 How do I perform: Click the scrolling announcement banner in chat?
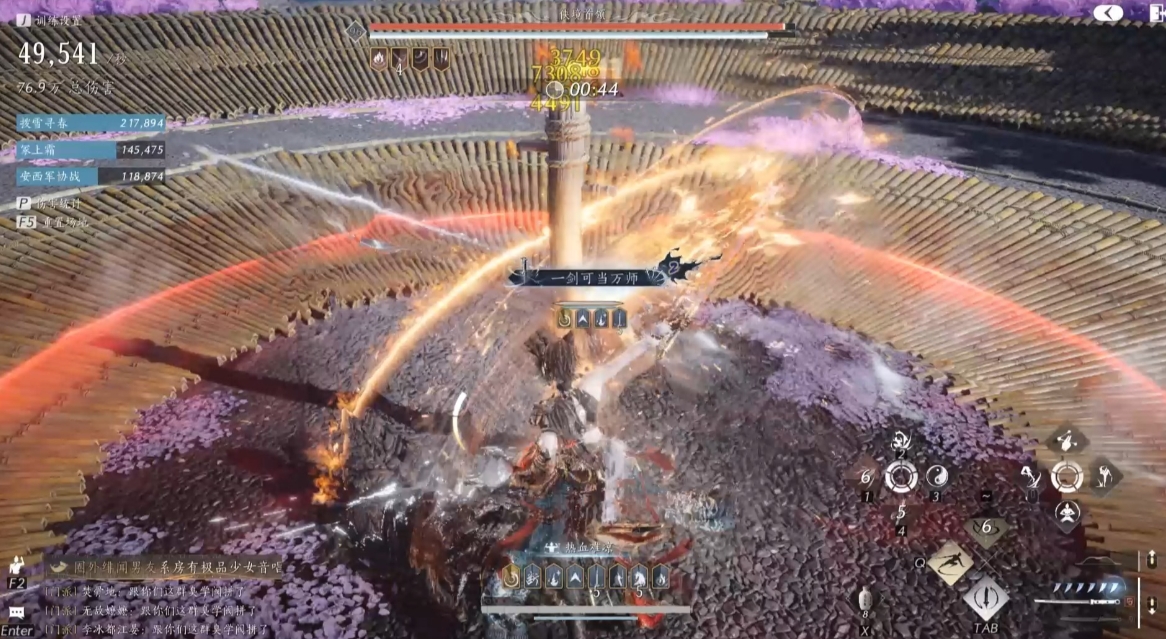tap(165, 567)
